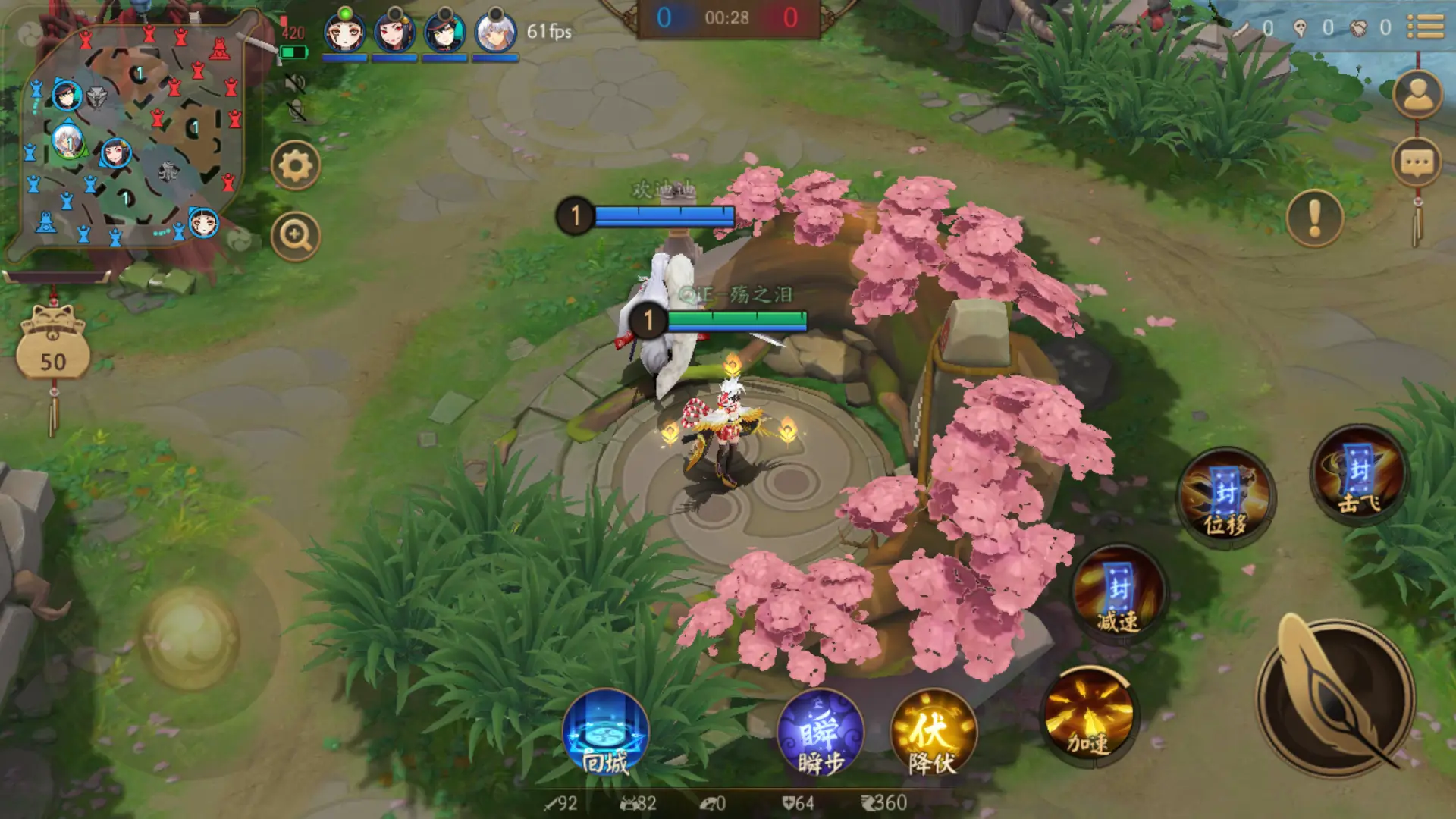Touch the virtual movement joystick
This screenshot has height=819, width=1456.
click(189, 635)
